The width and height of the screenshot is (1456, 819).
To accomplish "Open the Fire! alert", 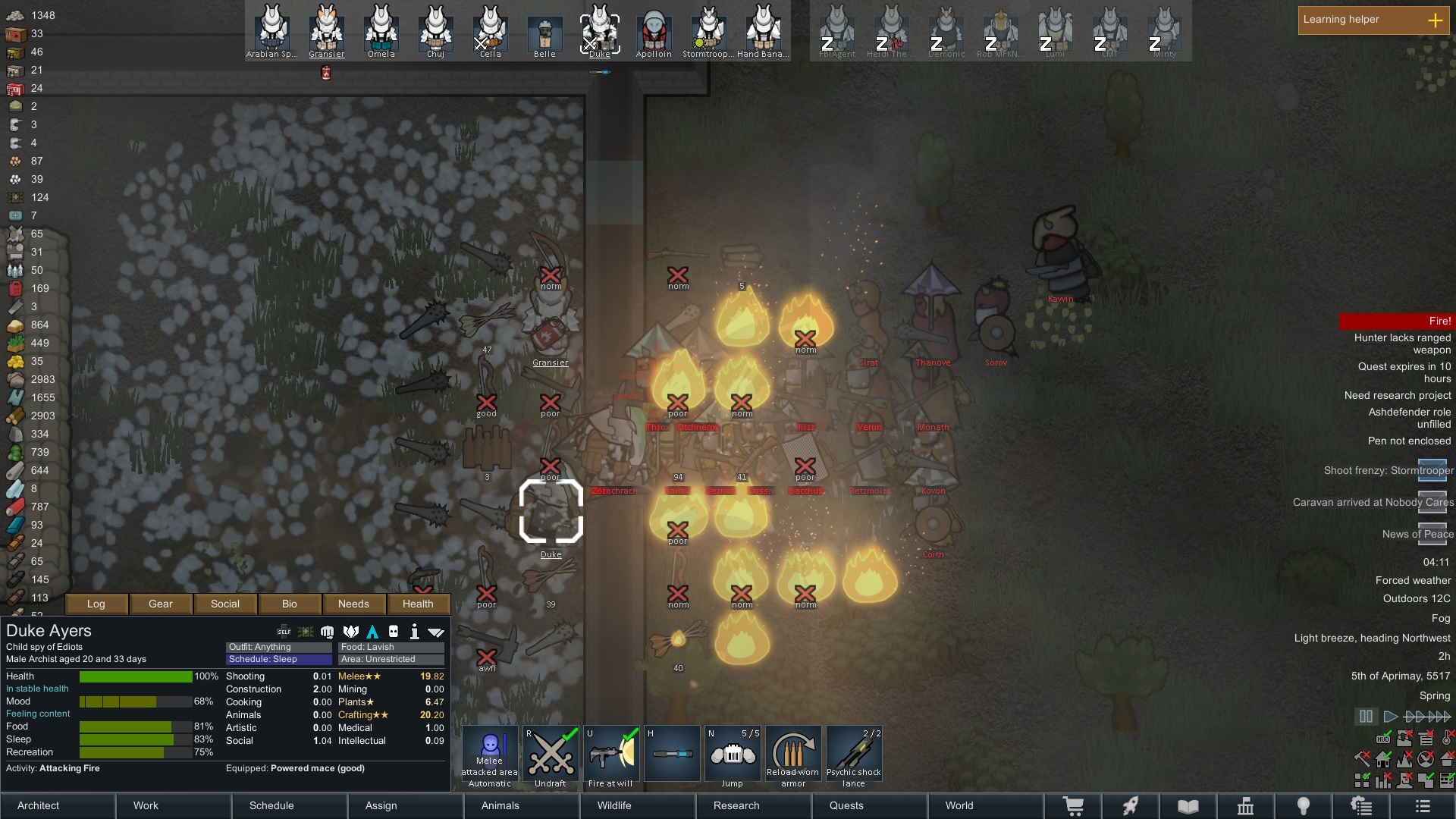I will 1396,322.
